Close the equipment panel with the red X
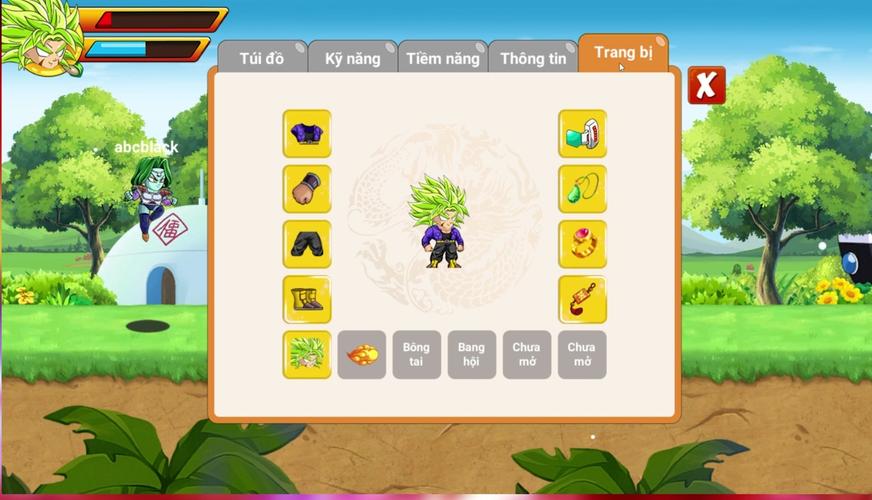This screenshot has width=872, height=500. pyautogui.click(x=706, y=85)
